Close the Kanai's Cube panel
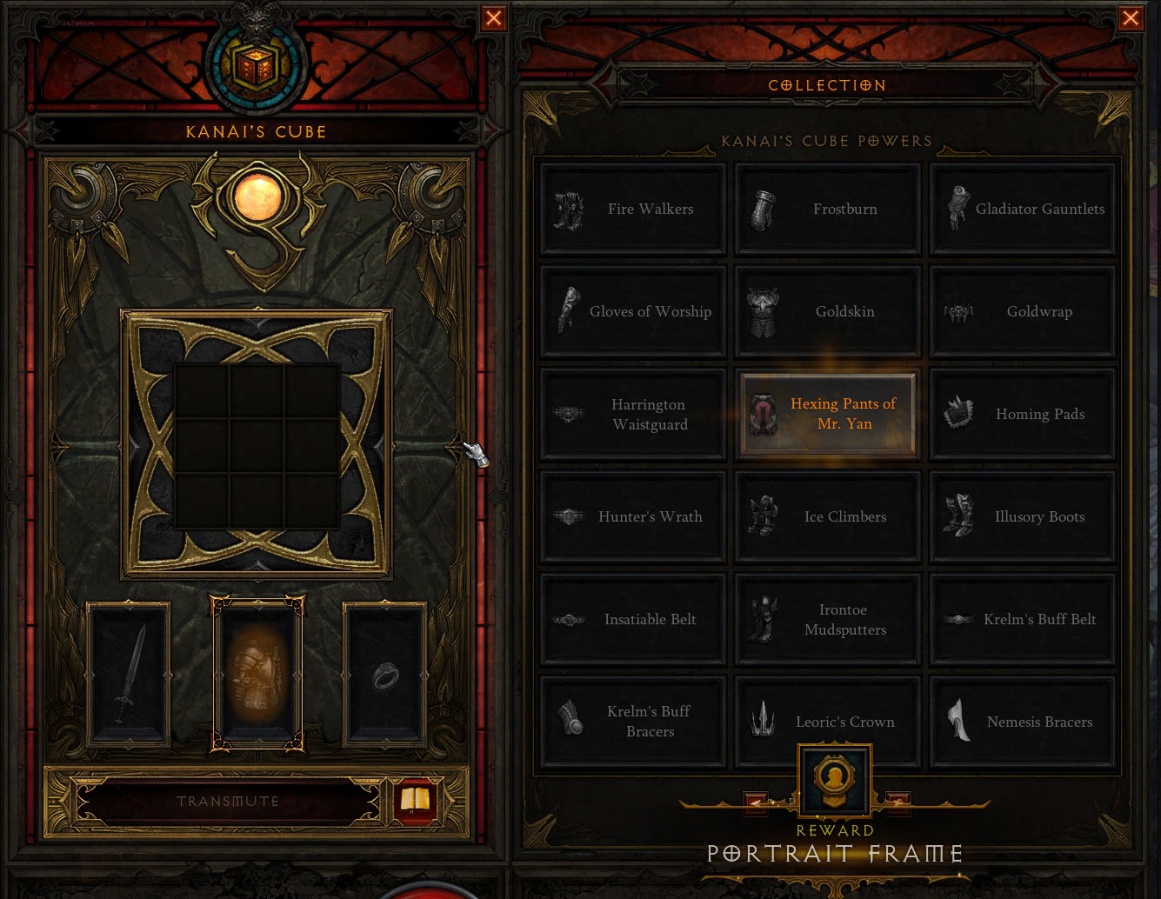The width and height of the screenshot is (1161, 899). (494, 18)
